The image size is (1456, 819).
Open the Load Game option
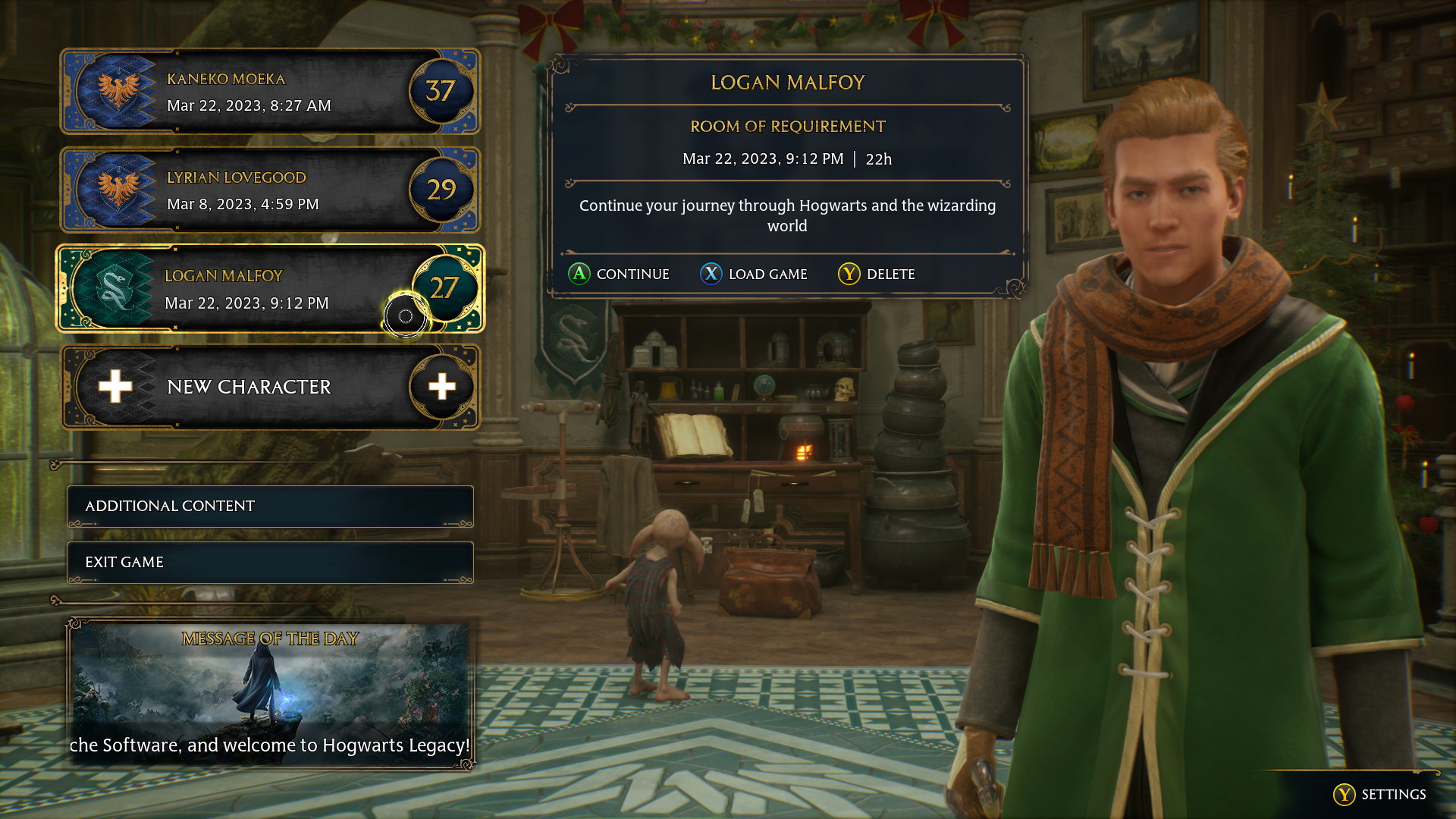754,275
